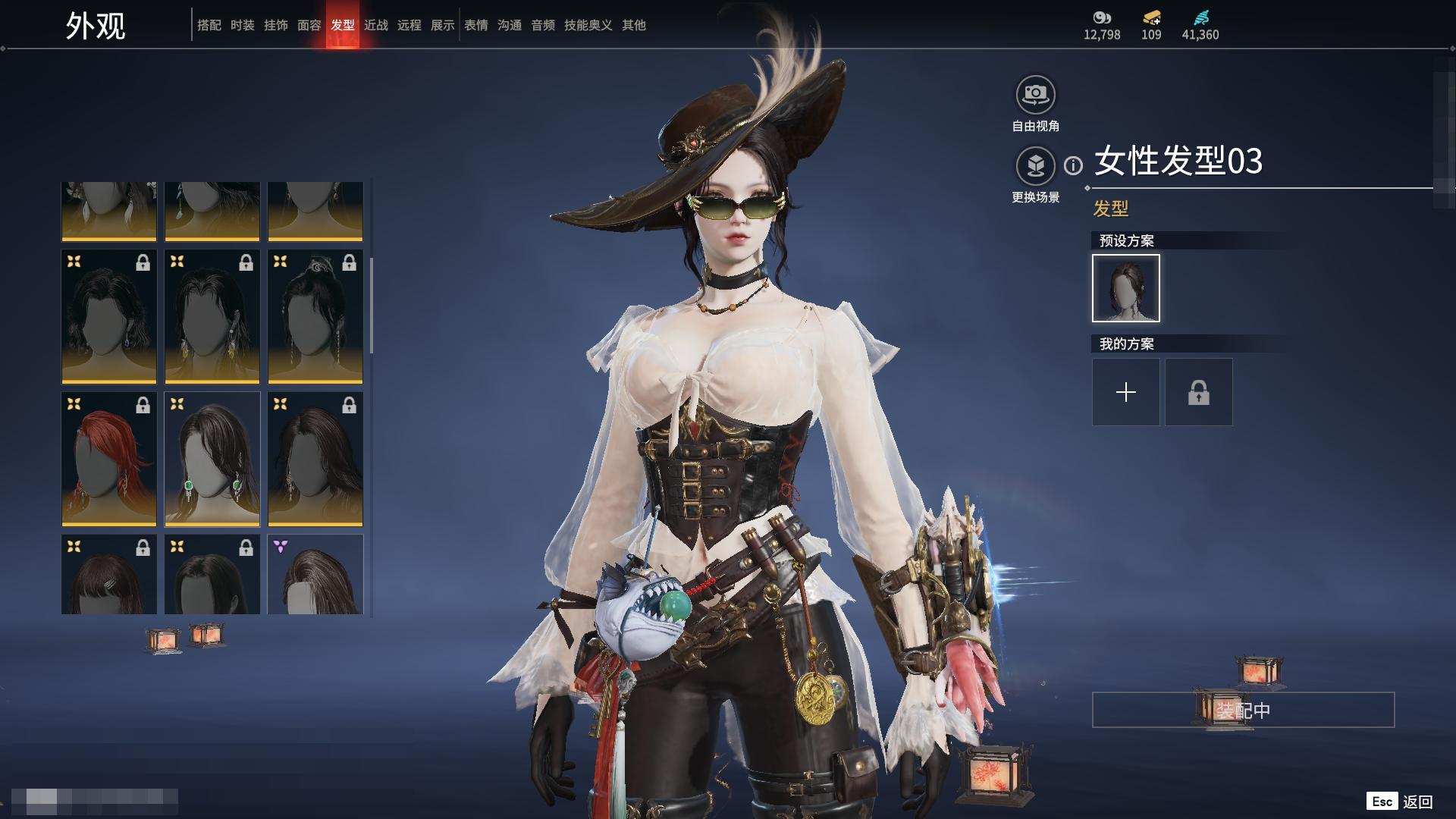Activate the 自由视角 free camera button
Image resolution: width=1456 pixels, height=819 pixels.
tap(1035, 96)
